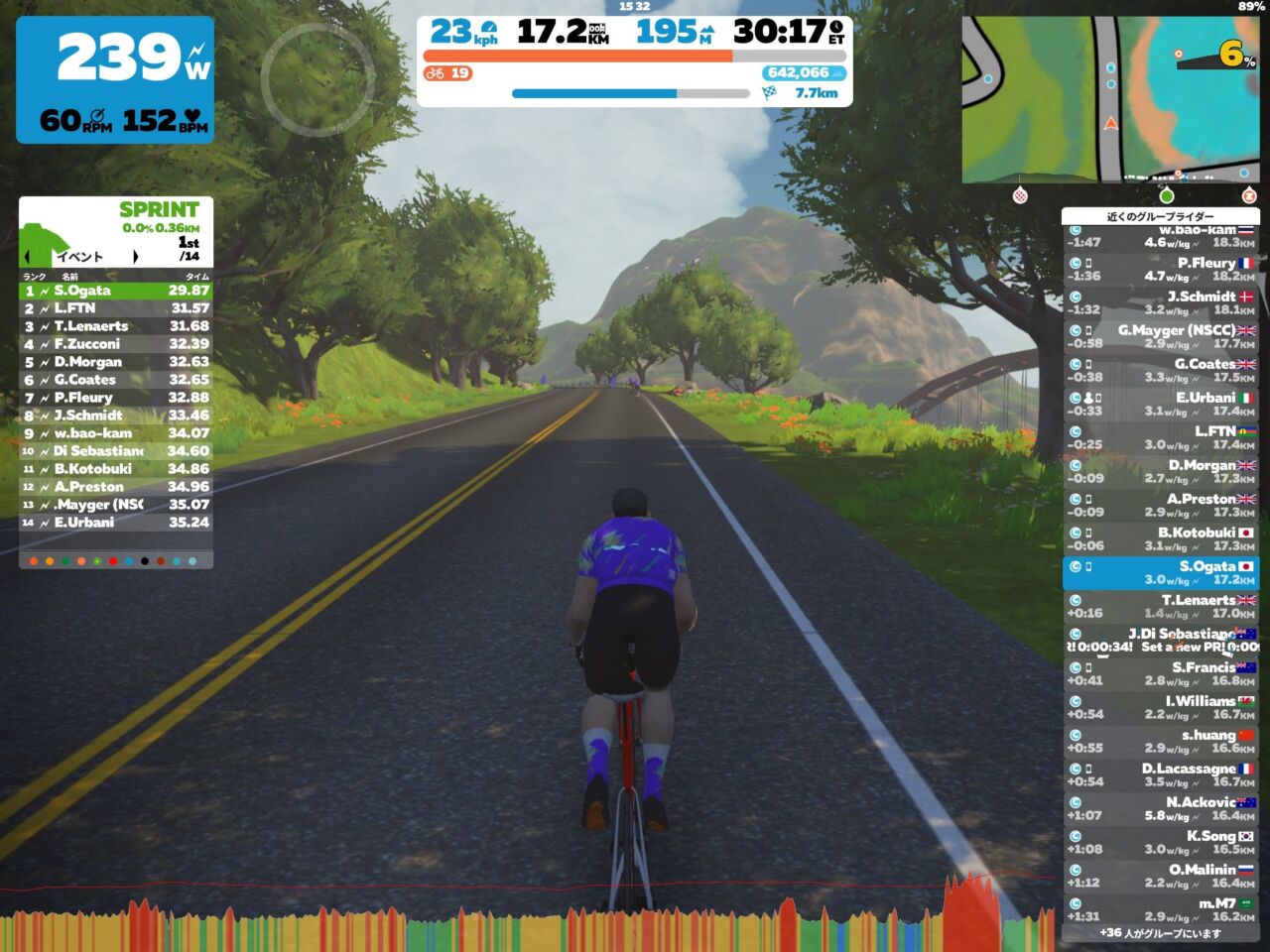
Task: Select L.FTN's sprint leaderboard row
Action: 116,308
